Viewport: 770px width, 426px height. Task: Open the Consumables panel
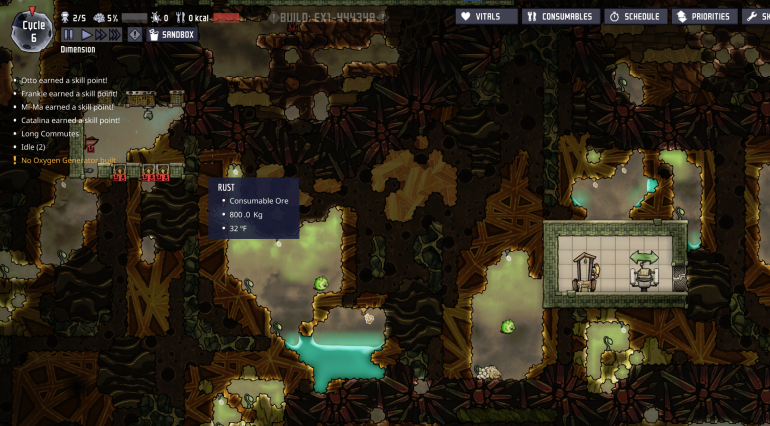tap(559, 16)
